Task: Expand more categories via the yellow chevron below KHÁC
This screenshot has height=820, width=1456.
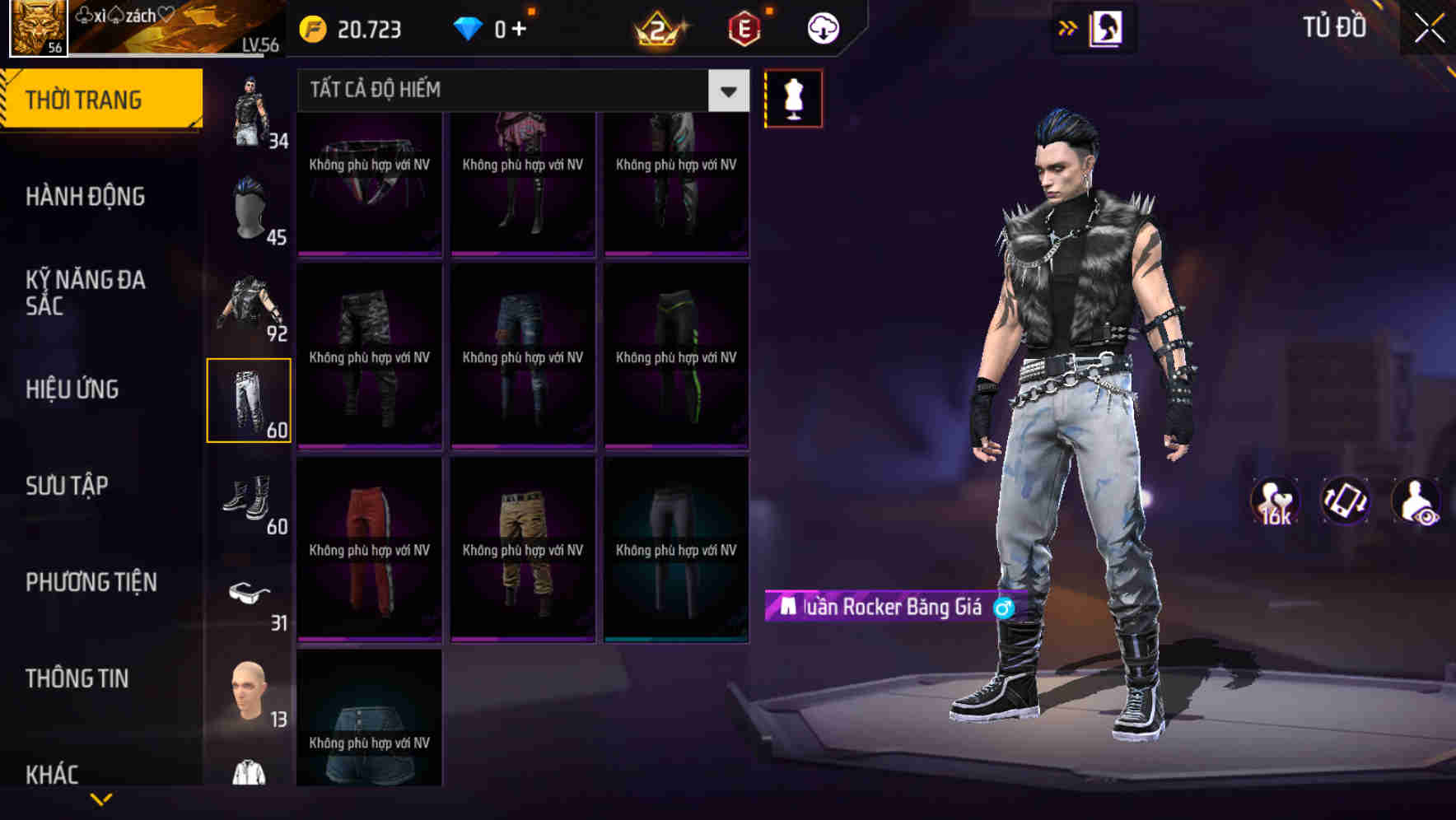Action: tap(99, 799)
